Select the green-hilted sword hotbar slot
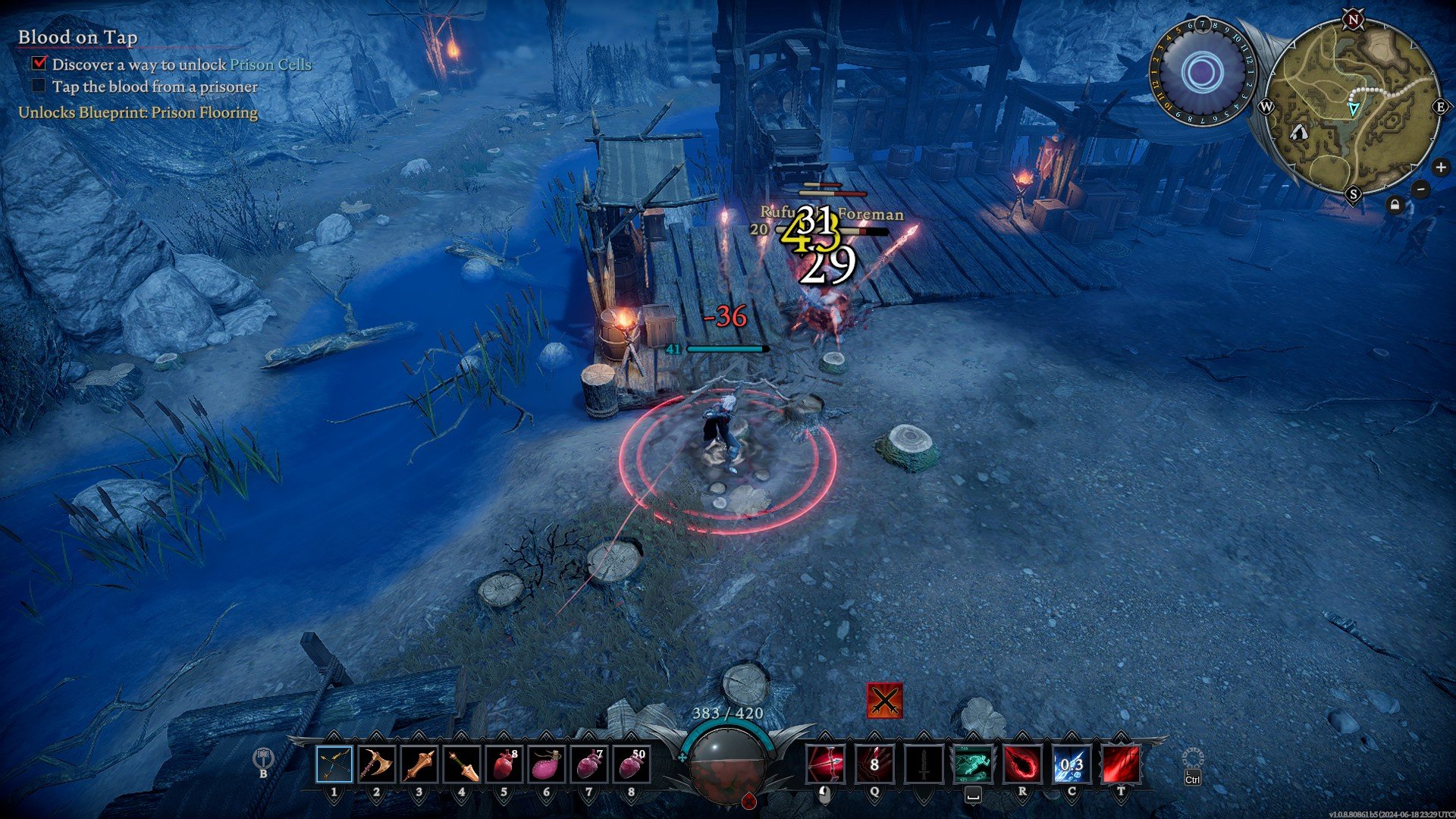 pos(461,764)
